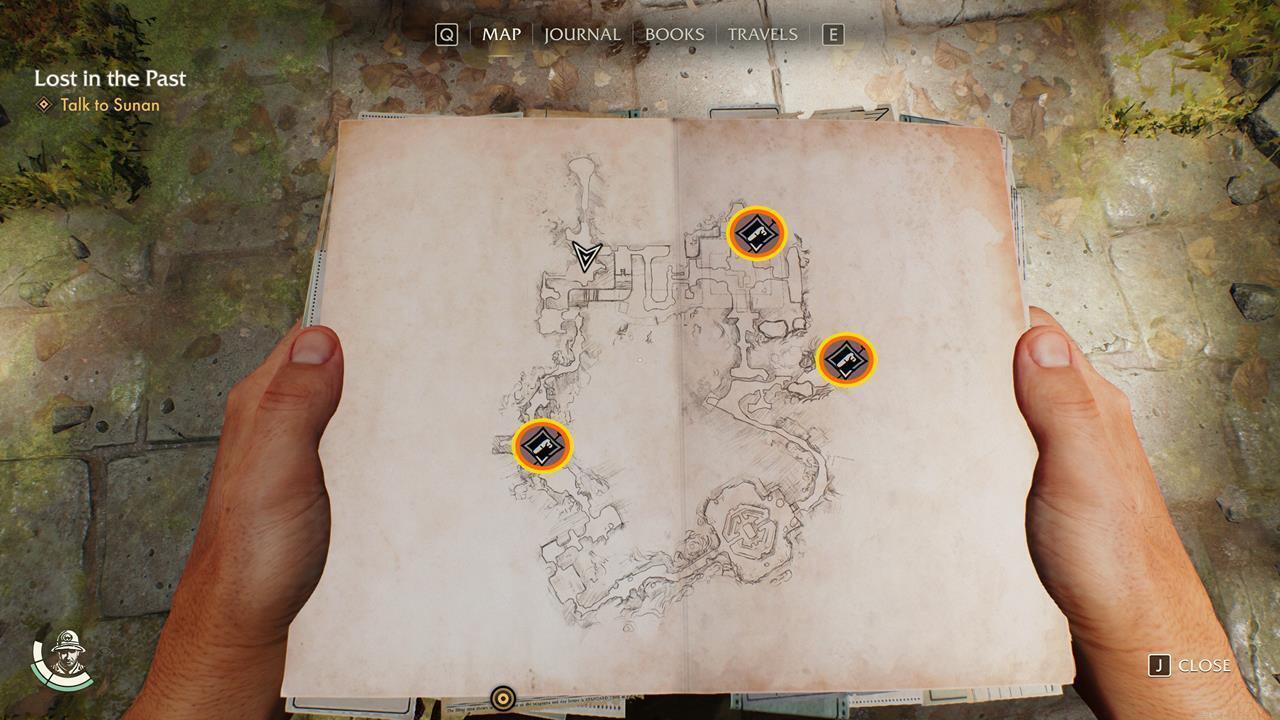1280x720 pixels.
Task: Click the round target emblem below the map
Action: click(503, 700)
